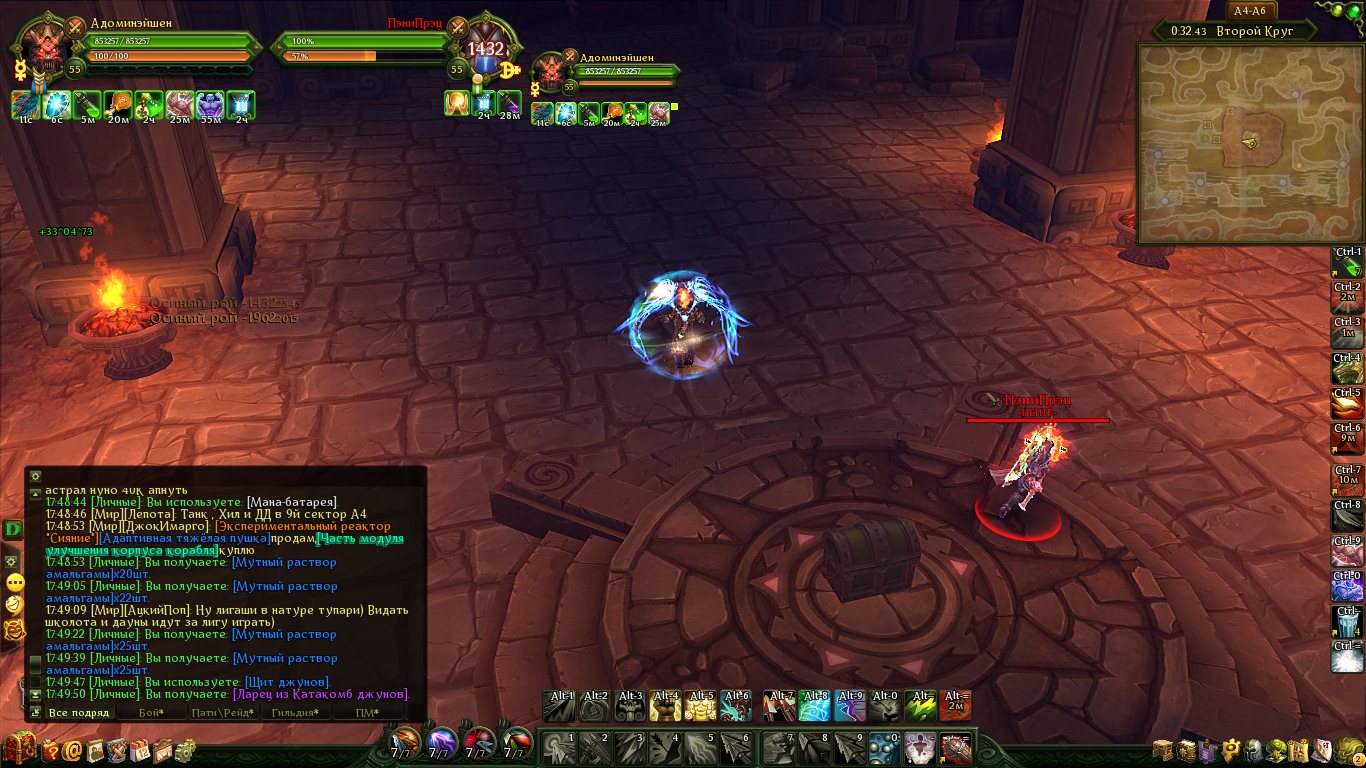This screenshot has height=768, width=1366.
Task: Switch to the Бой chat tab
Action: 151,712
